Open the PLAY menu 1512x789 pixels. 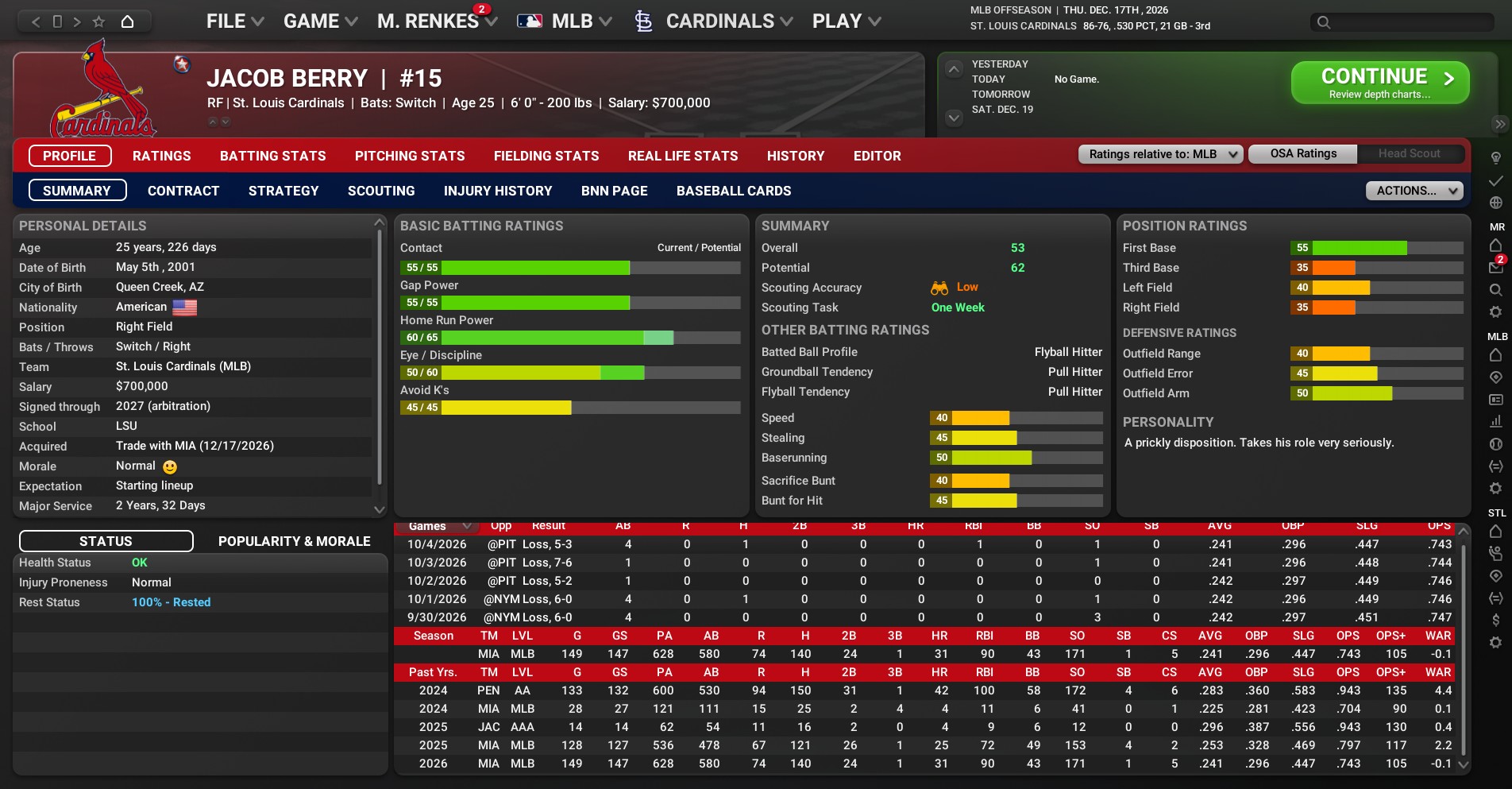pyautogui.click(x=846, y=21)
